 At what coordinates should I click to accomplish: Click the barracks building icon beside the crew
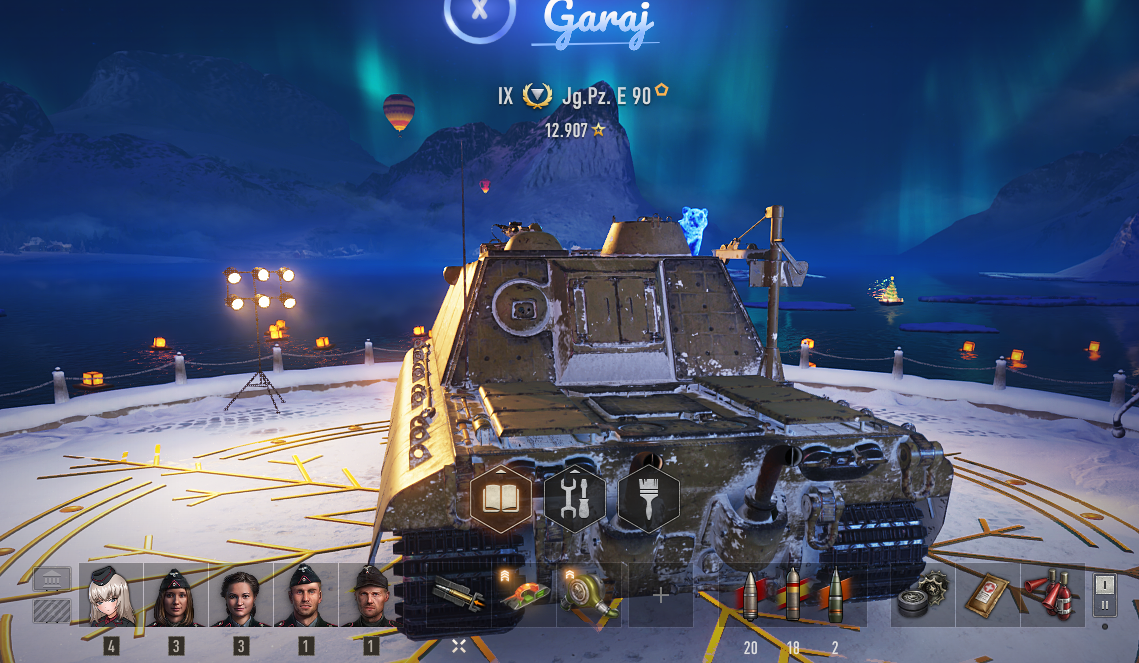pyautogui.click(x=52, y=579)
